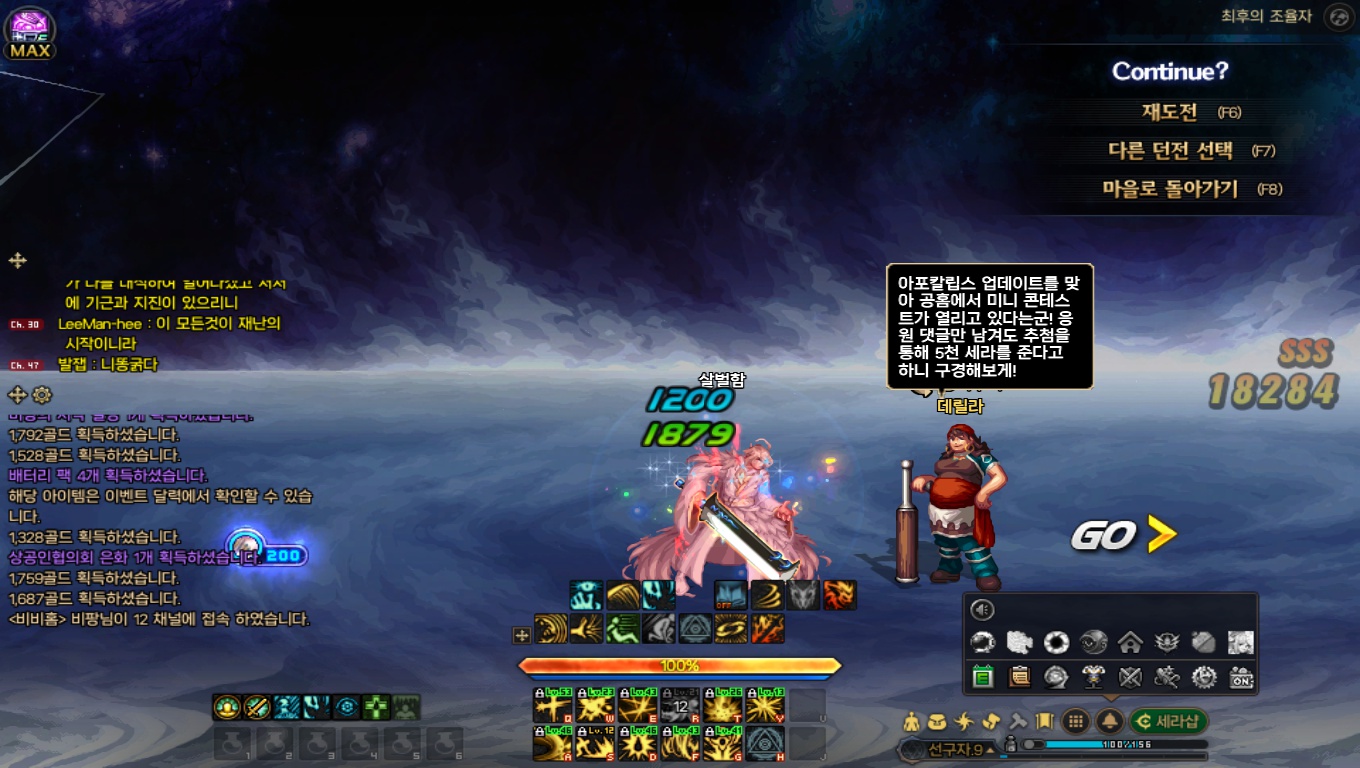The width and height of the screenshot is (1360, 768).
Task: Open the green calendar event icon
Action: pyautogui.click(x=982, y=677)
